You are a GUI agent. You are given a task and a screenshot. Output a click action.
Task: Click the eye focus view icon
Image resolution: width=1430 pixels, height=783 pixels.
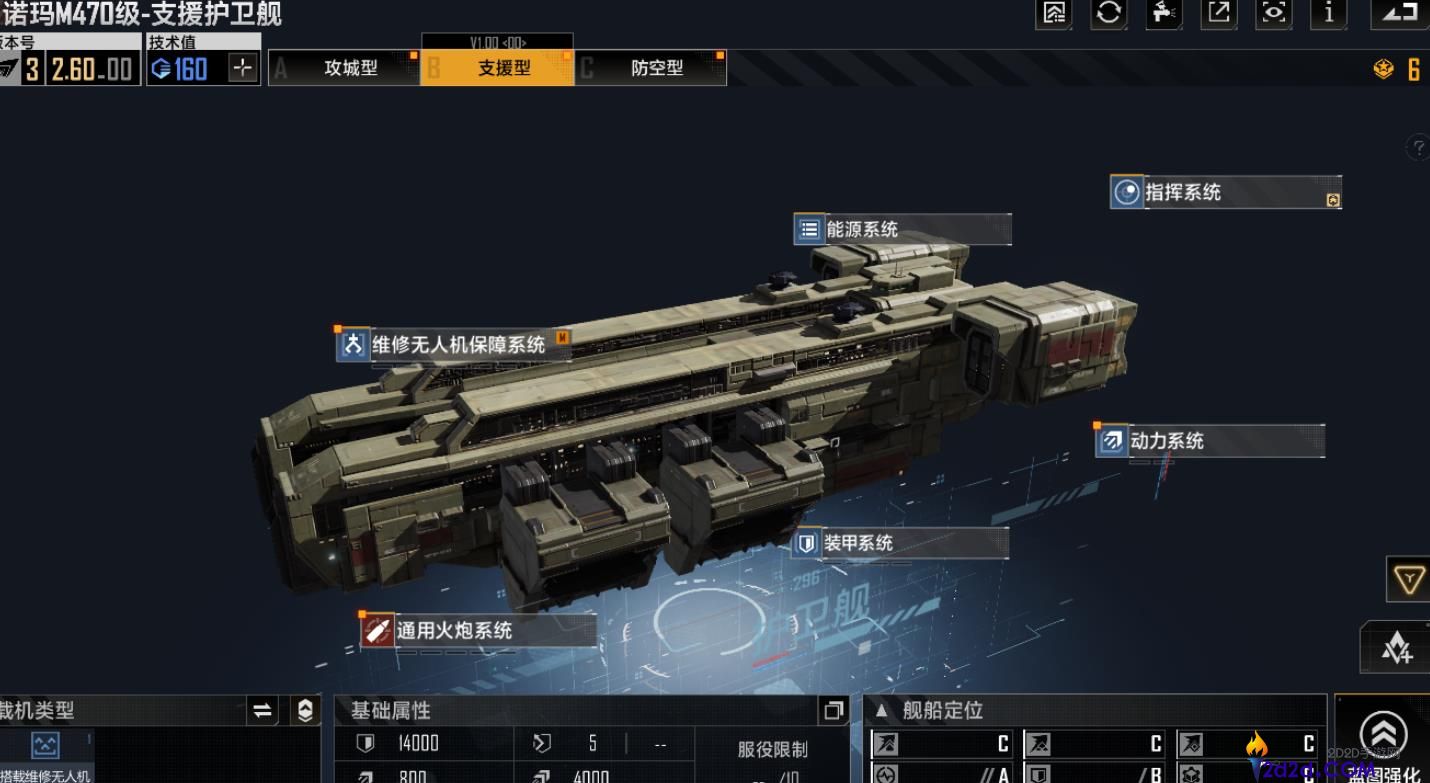click(x=1273, y=15)
